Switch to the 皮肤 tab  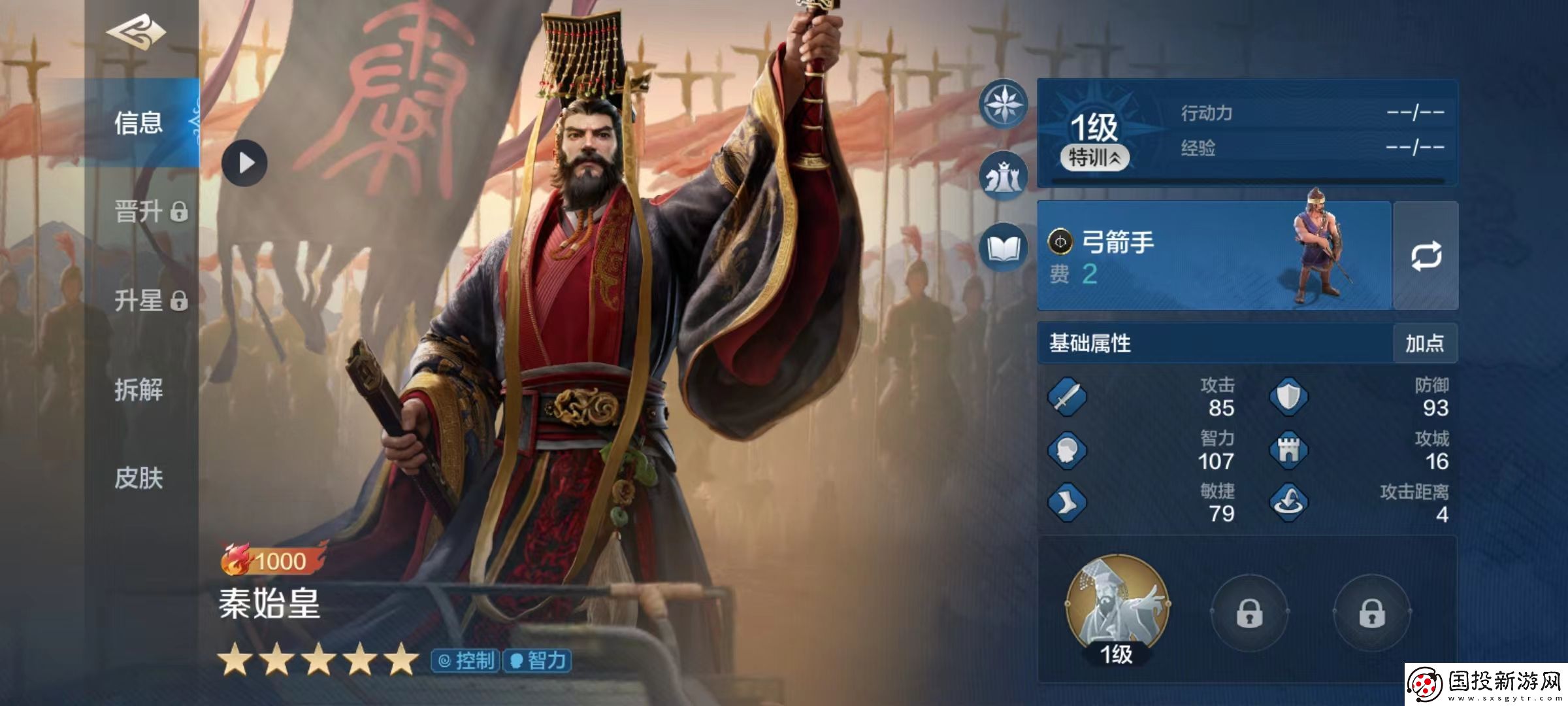coord(139,479)
